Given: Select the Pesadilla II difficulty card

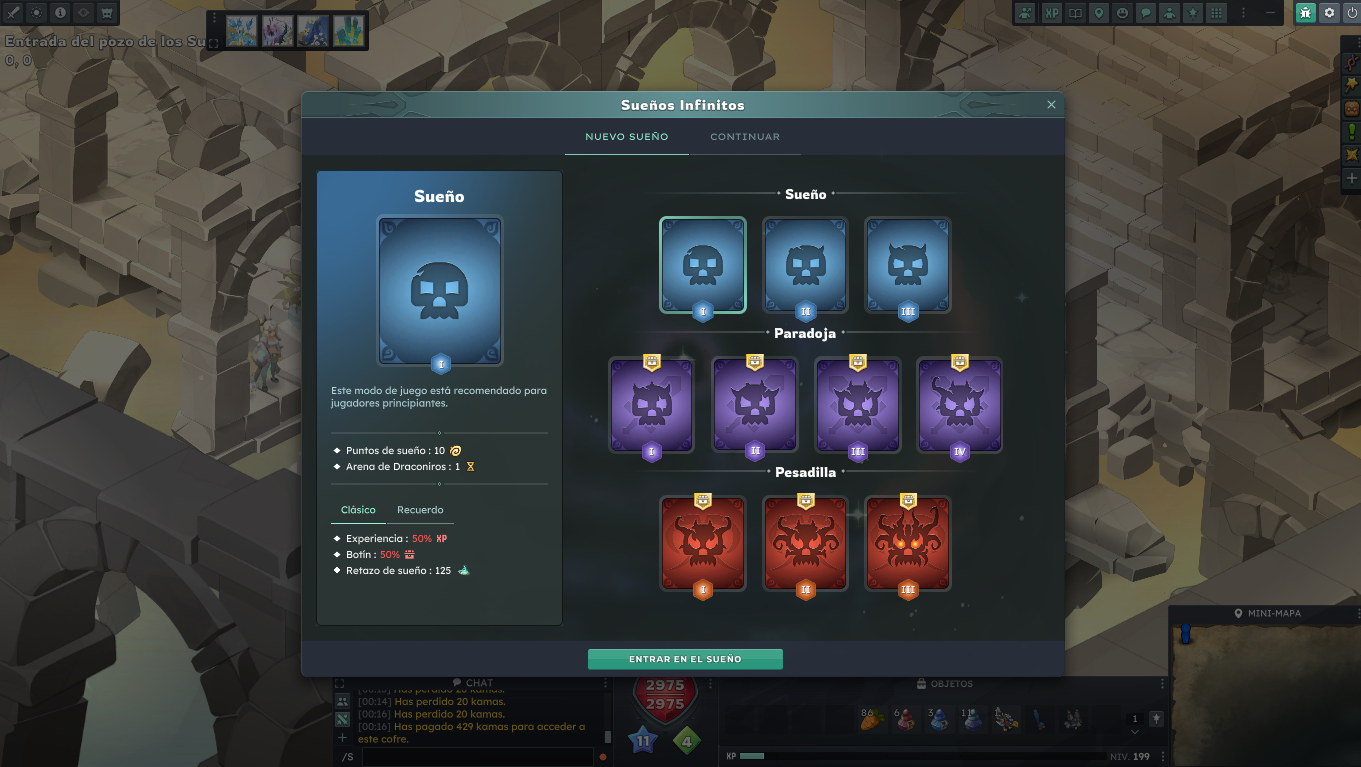Looking at the screenshot, I should click(x=805, y=543).
